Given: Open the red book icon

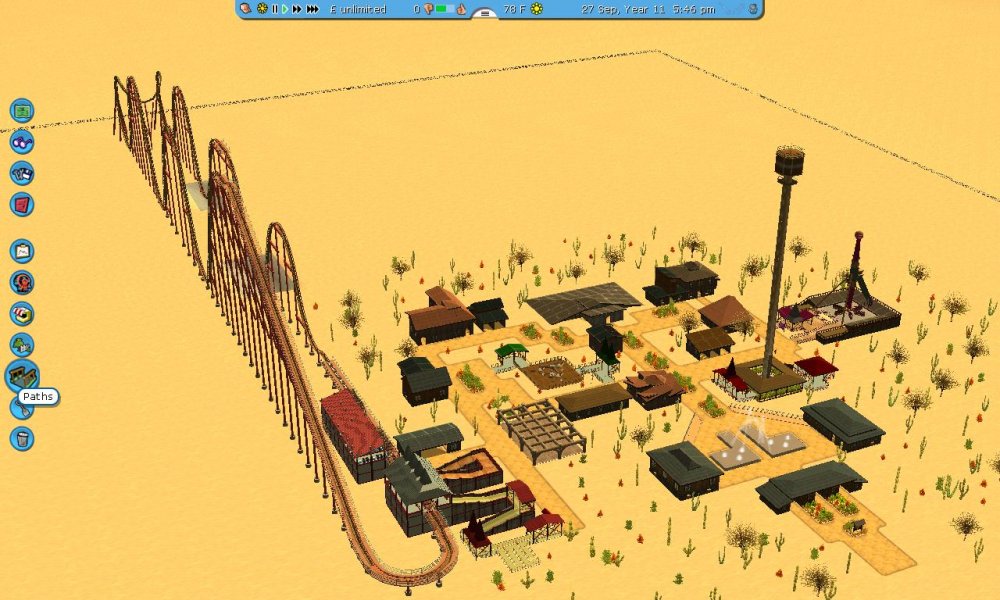Looking at the screenshot, I should tap(22, 204).
